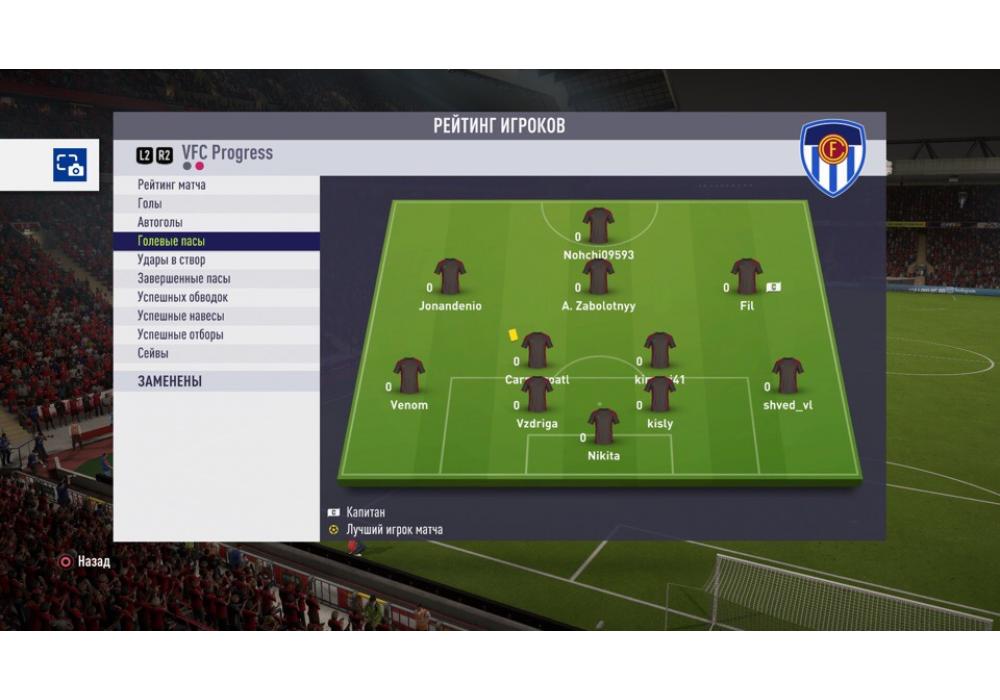Image resolution: width=1000 pixels, height=700 pixels.
Task: Select captain Fil on the pitch
Action: [x=747, y=278]
